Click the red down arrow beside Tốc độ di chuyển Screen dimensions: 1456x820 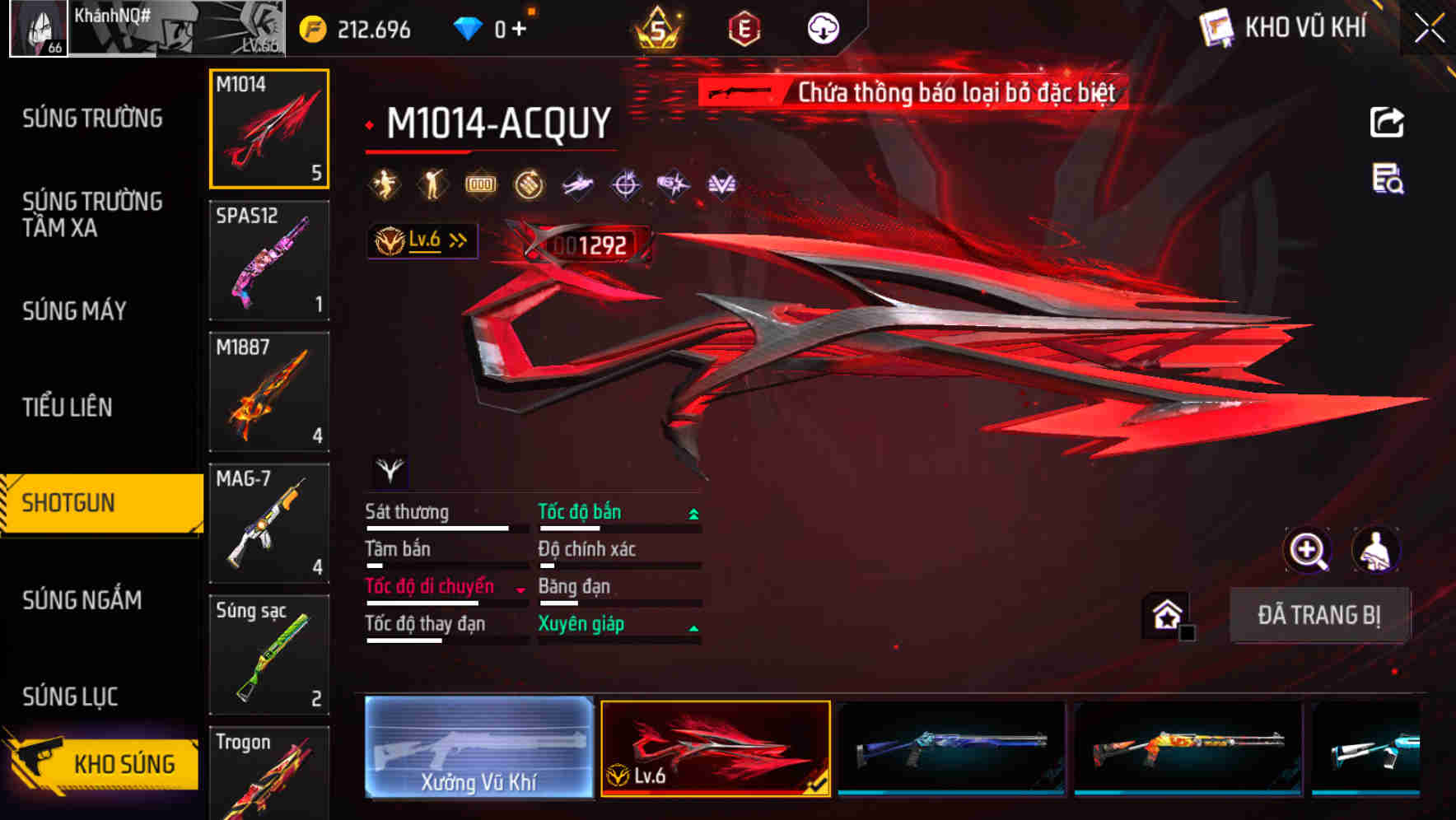pos(519,589)
